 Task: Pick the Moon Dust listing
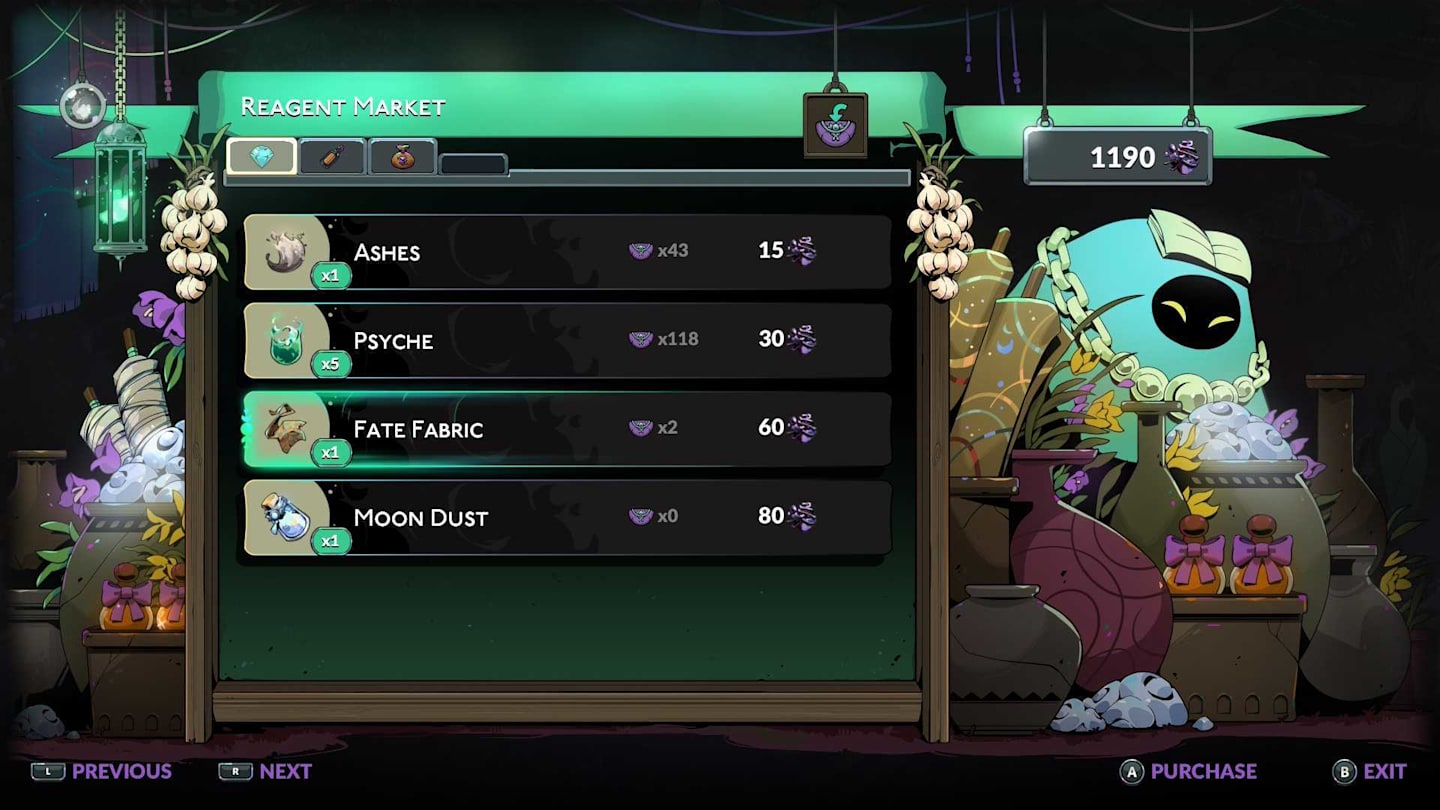(x=567, y=517)
